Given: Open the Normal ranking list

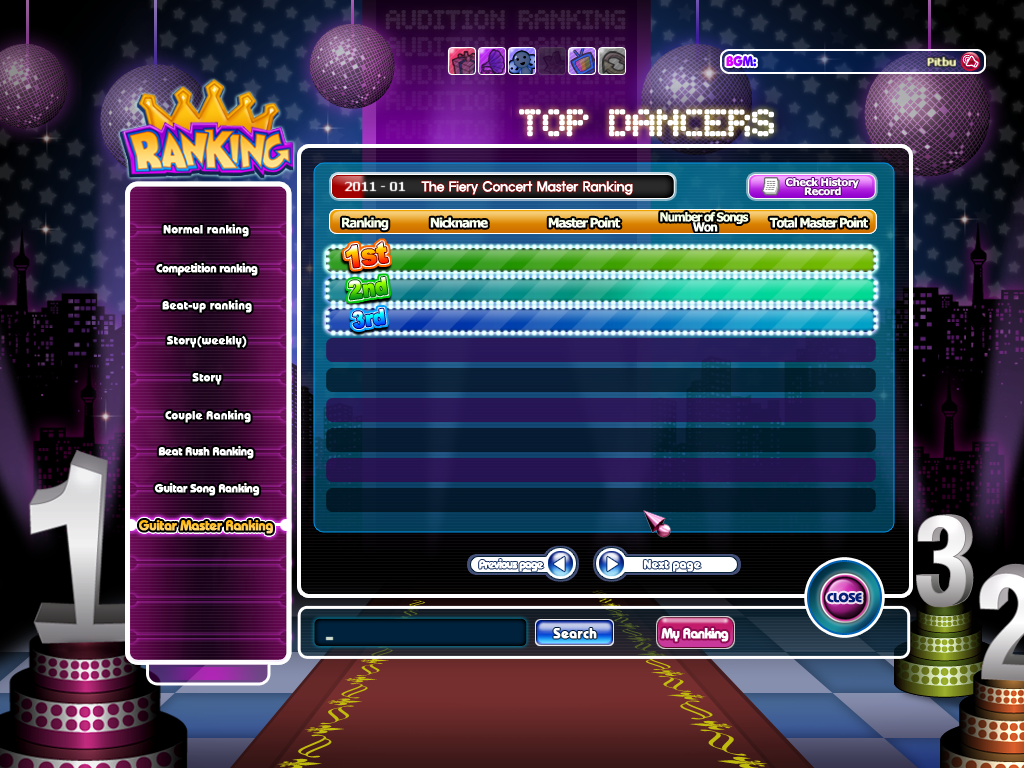Looking at the screenshot, I should [x=206, y=230].
